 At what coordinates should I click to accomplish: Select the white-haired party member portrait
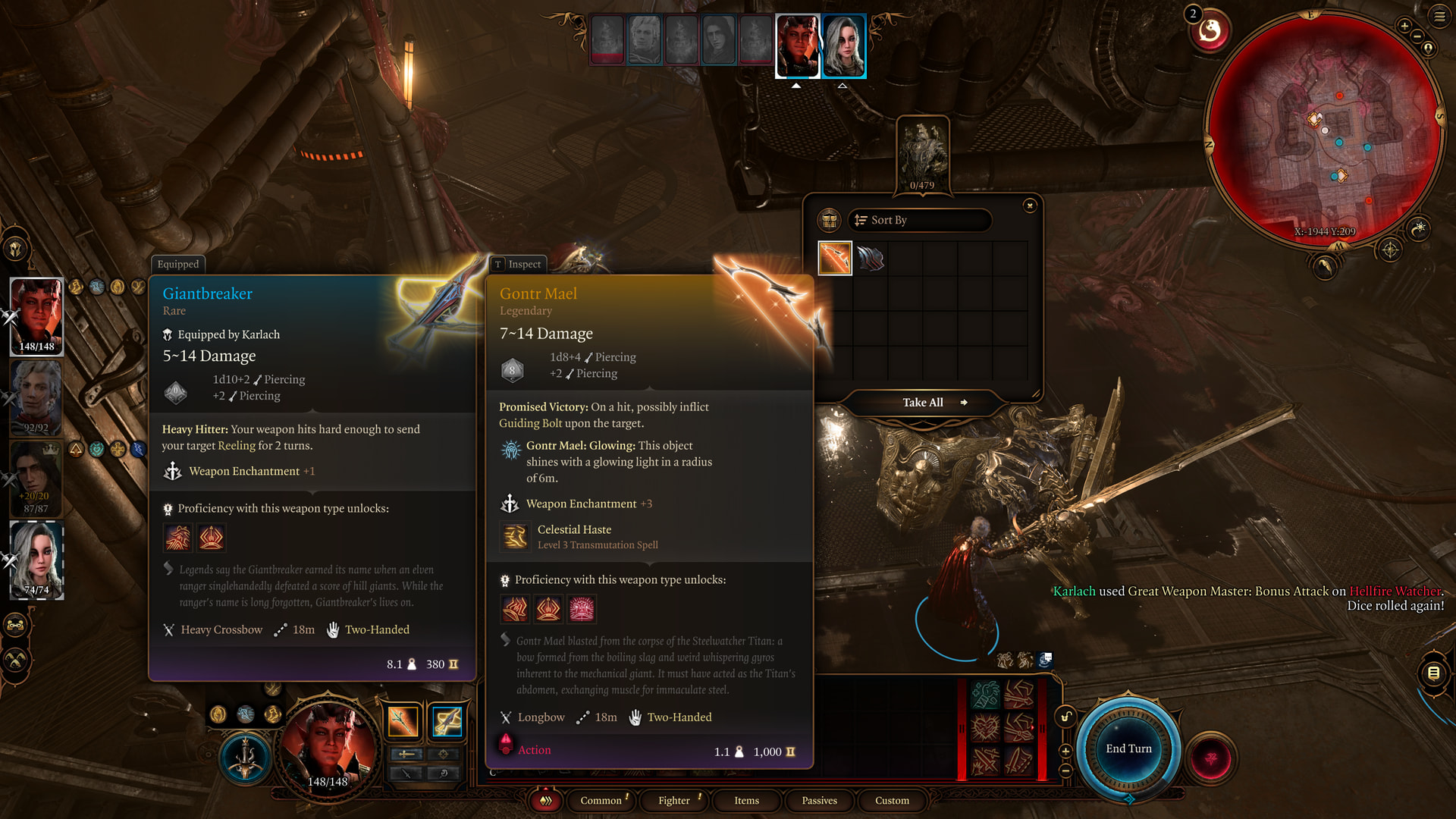click(36, 560)
